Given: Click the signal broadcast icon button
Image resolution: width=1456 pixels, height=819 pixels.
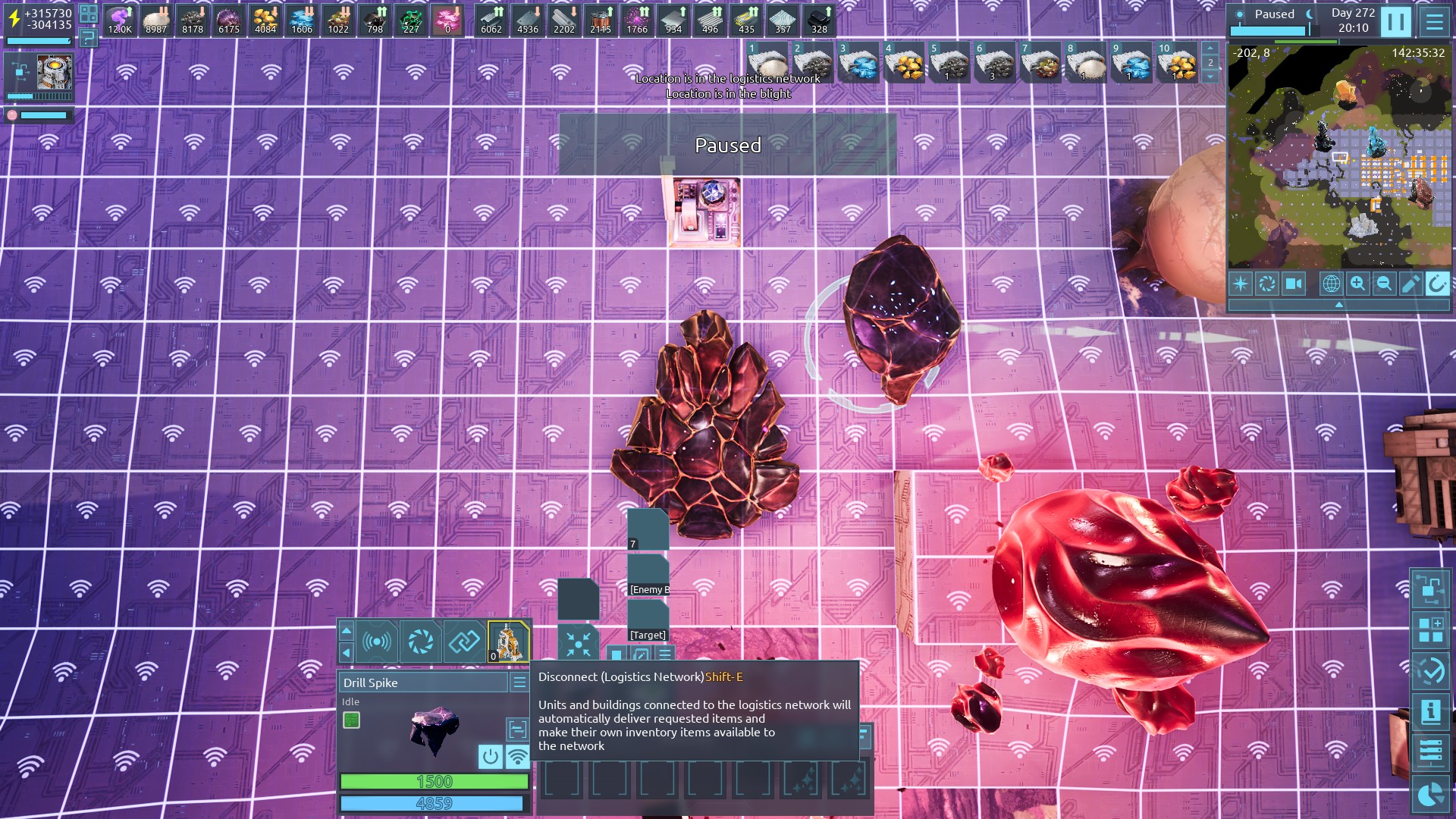Looking at the screenshot, I should point(377,642).
